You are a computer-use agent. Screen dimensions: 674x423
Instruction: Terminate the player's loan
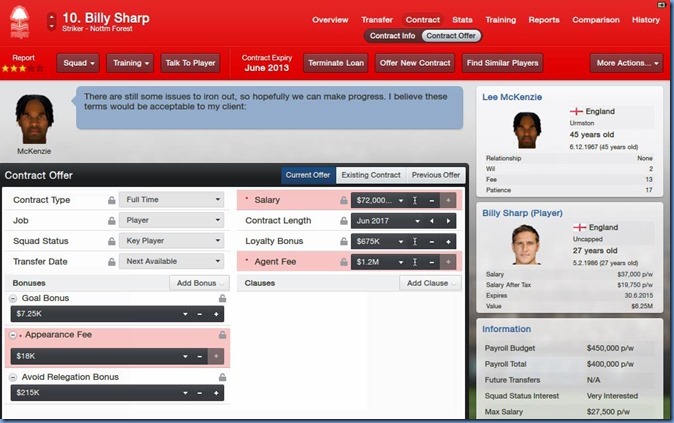tap(335, 63)
